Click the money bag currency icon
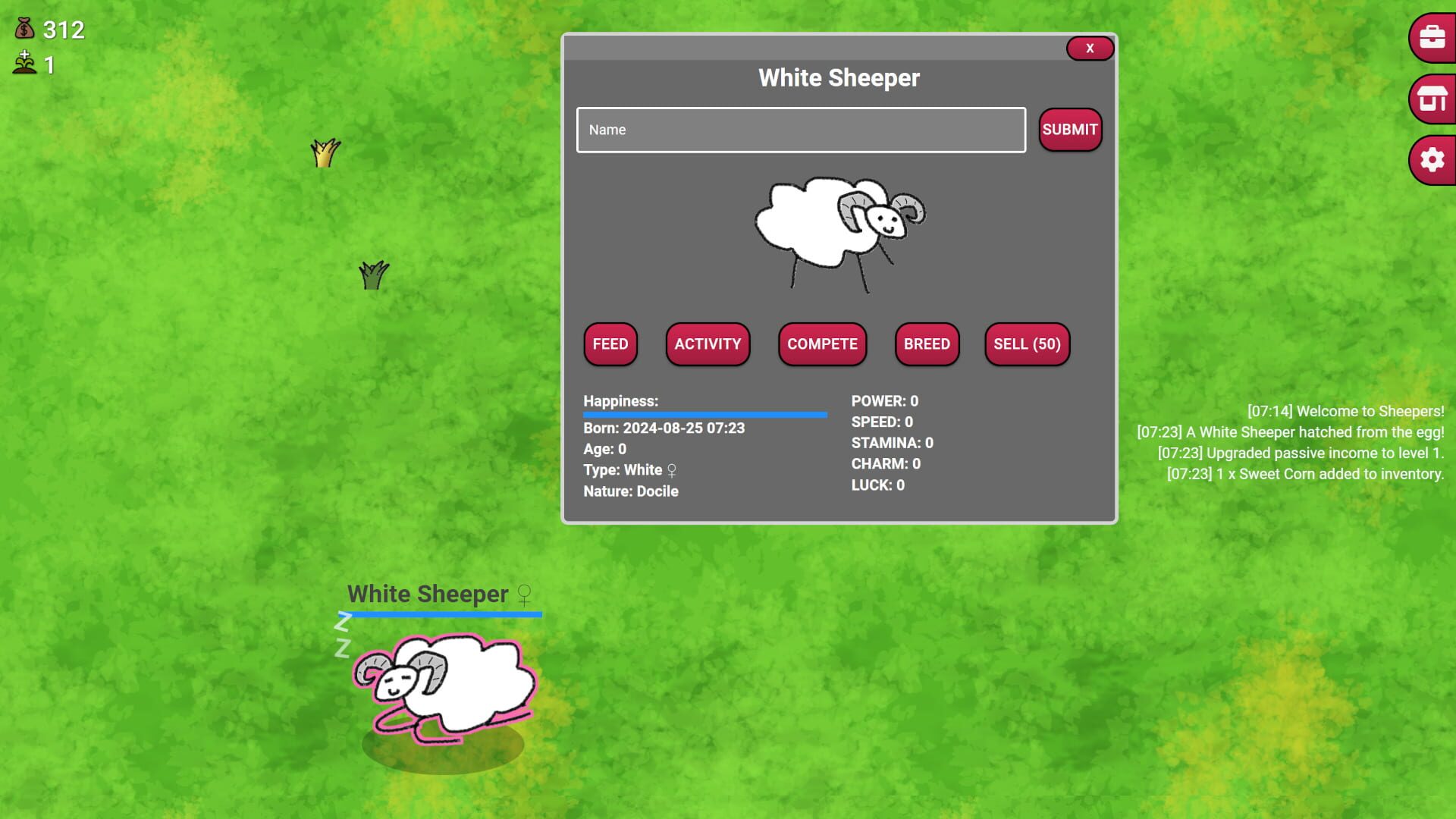Viewport: 1456px width, 819px height. 24,30
